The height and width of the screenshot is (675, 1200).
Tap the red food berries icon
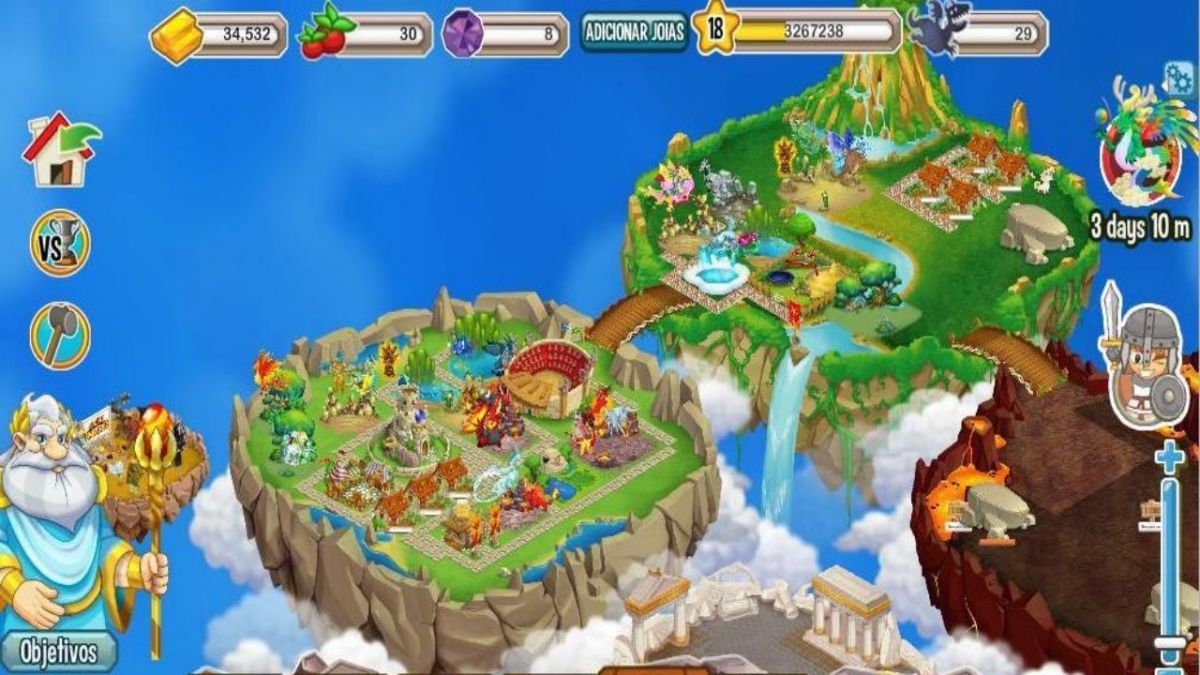click(326, 35)
